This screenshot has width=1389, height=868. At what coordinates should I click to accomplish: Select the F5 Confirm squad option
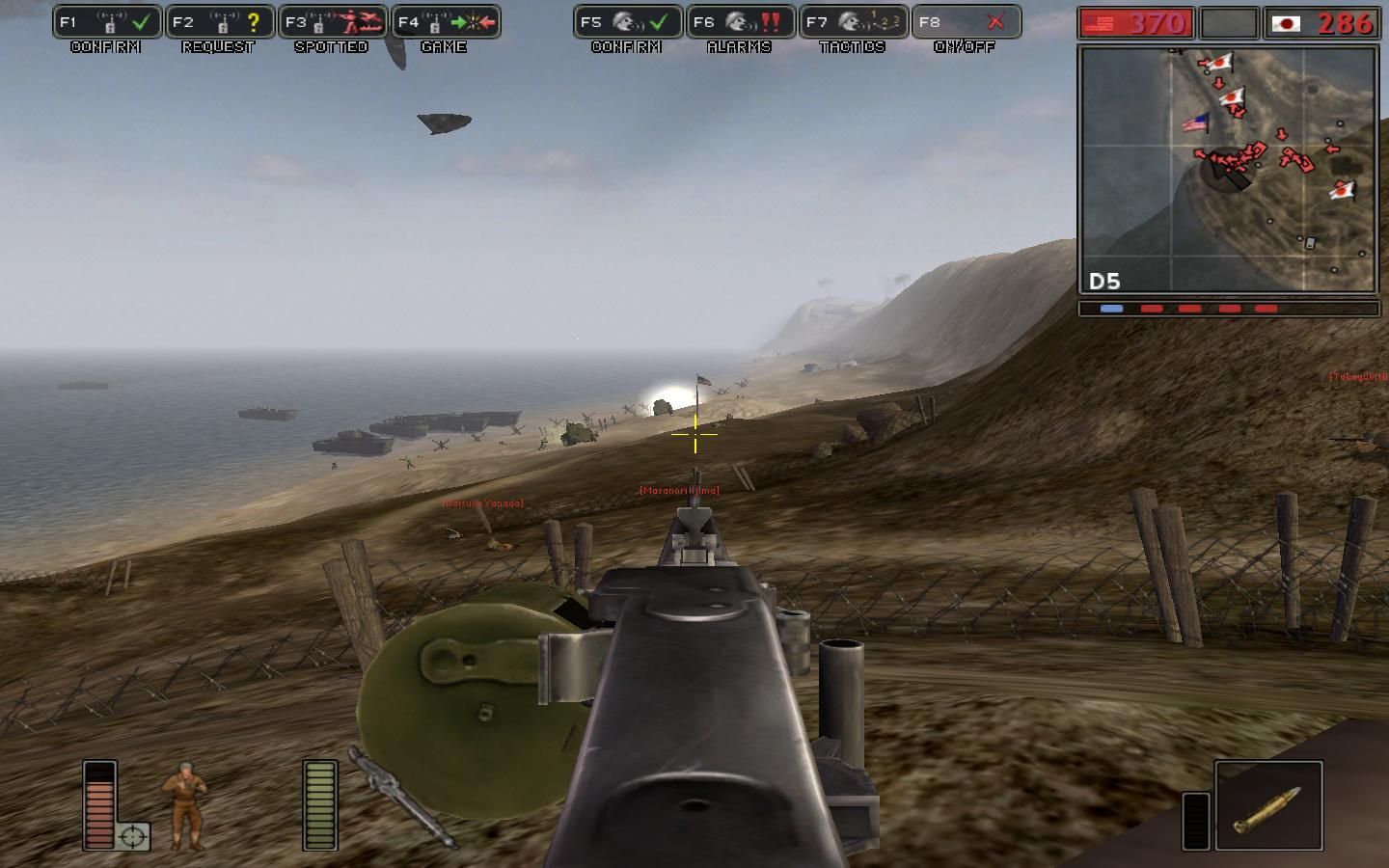[x=627, y=22]
